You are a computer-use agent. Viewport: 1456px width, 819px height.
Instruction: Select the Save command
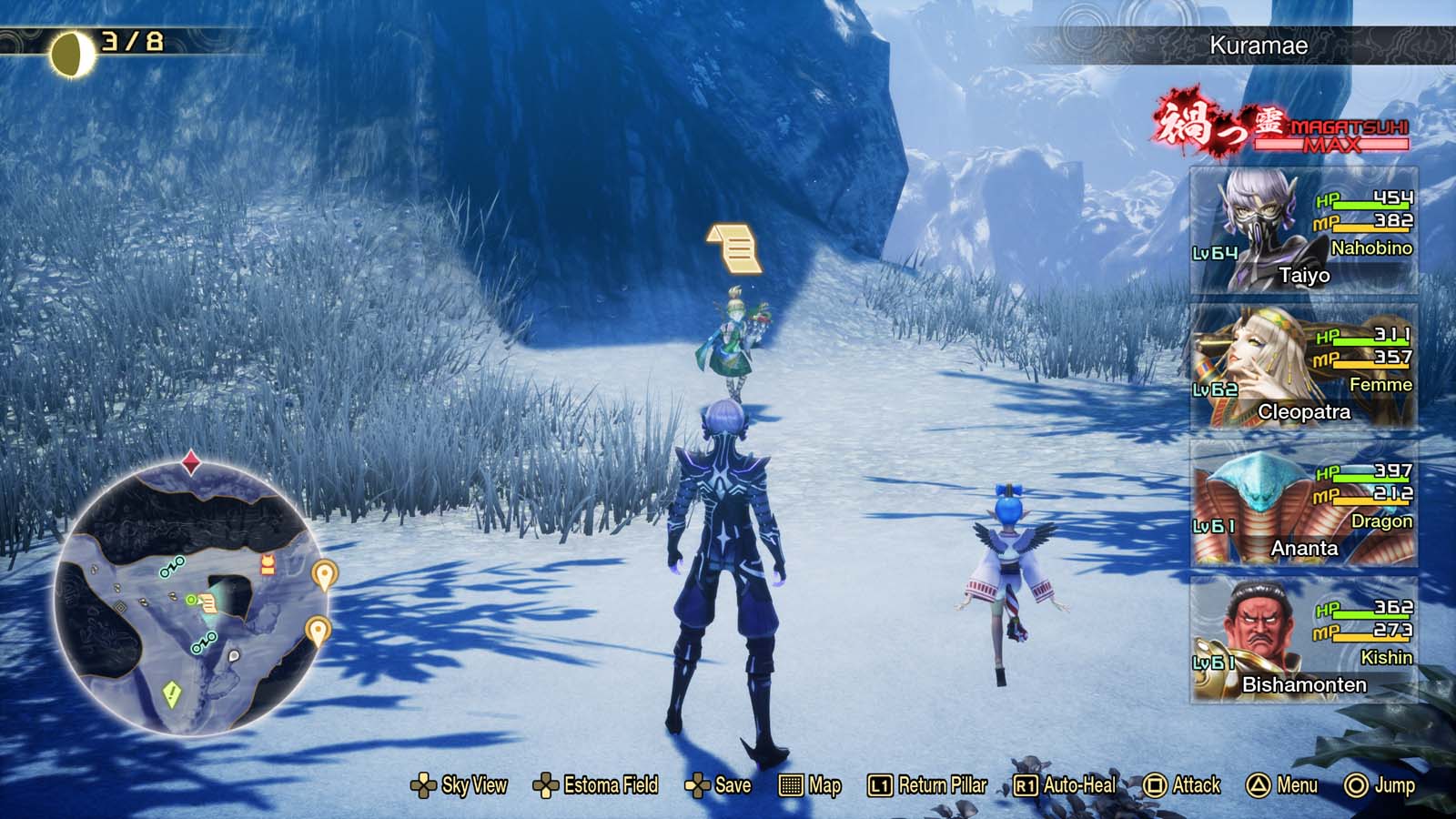(x=696, y=784)
